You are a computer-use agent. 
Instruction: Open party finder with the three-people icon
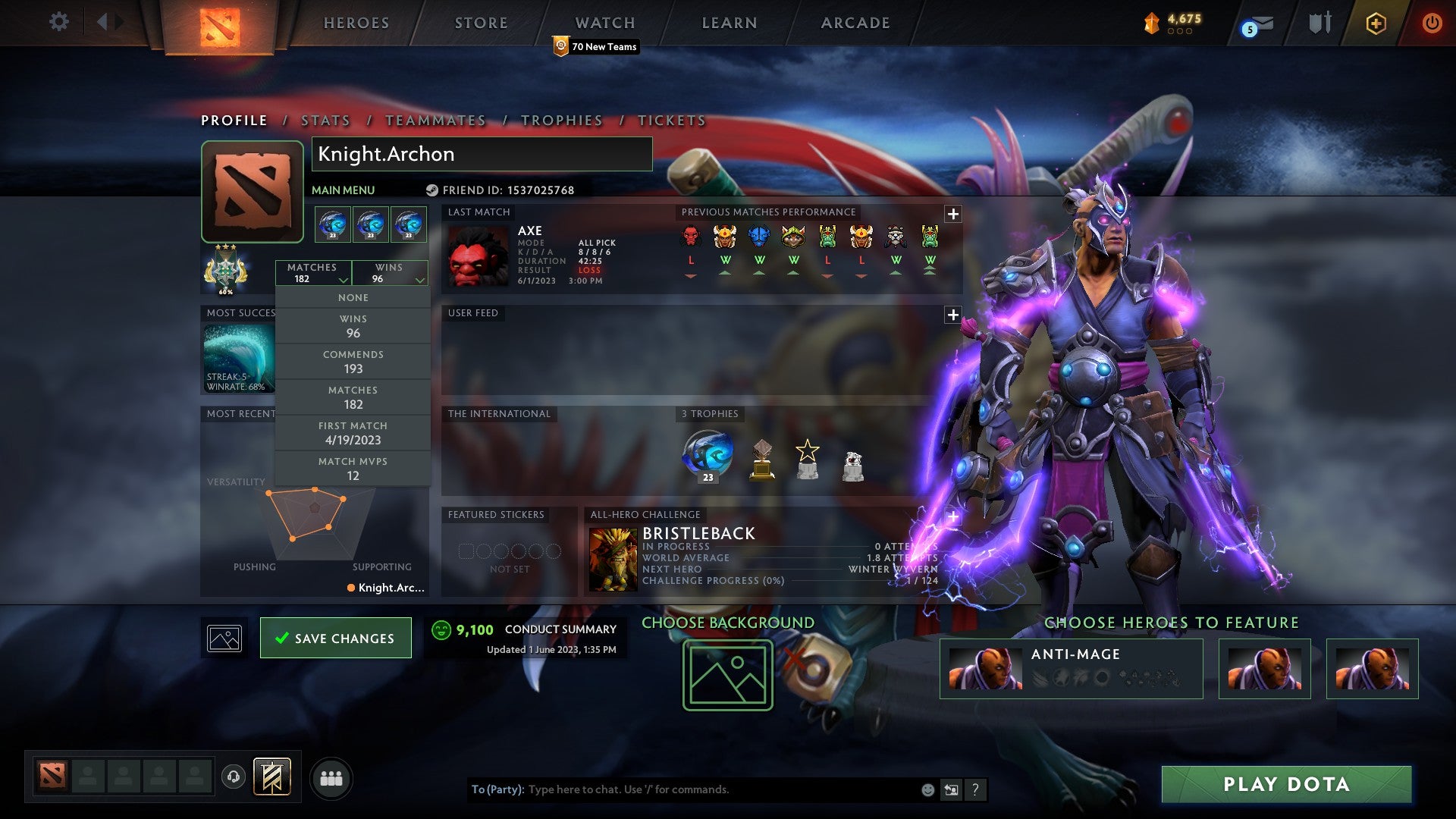[331, 777]
